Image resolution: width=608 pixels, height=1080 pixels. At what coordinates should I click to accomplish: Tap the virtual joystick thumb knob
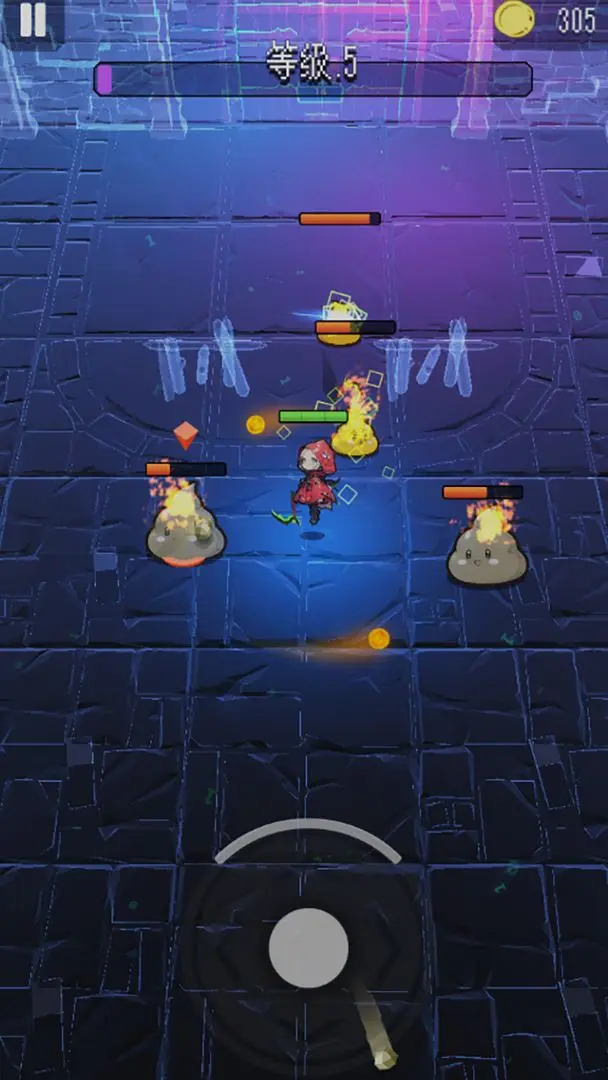click(308, 946)
